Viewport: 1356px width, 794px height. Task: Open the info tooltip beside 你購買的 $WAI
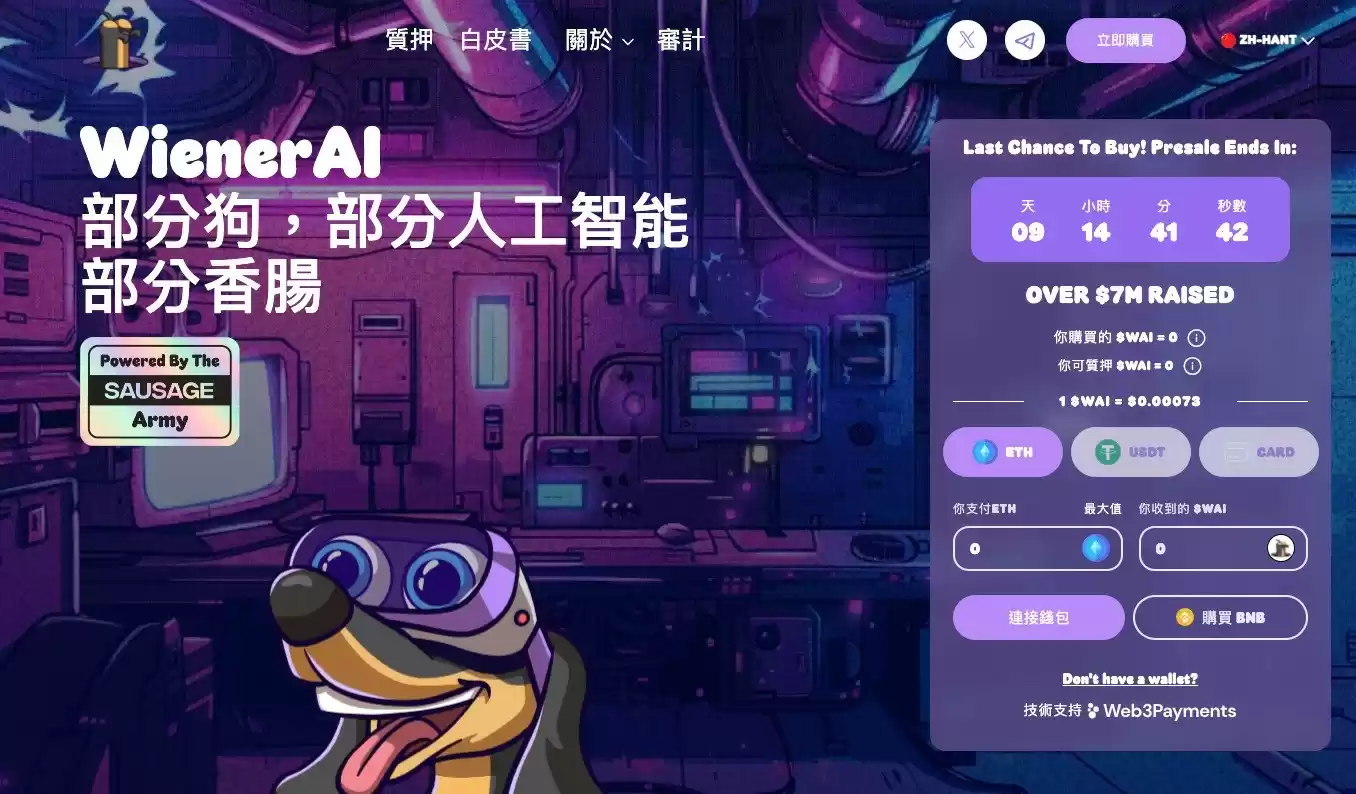coord(1196,338)
